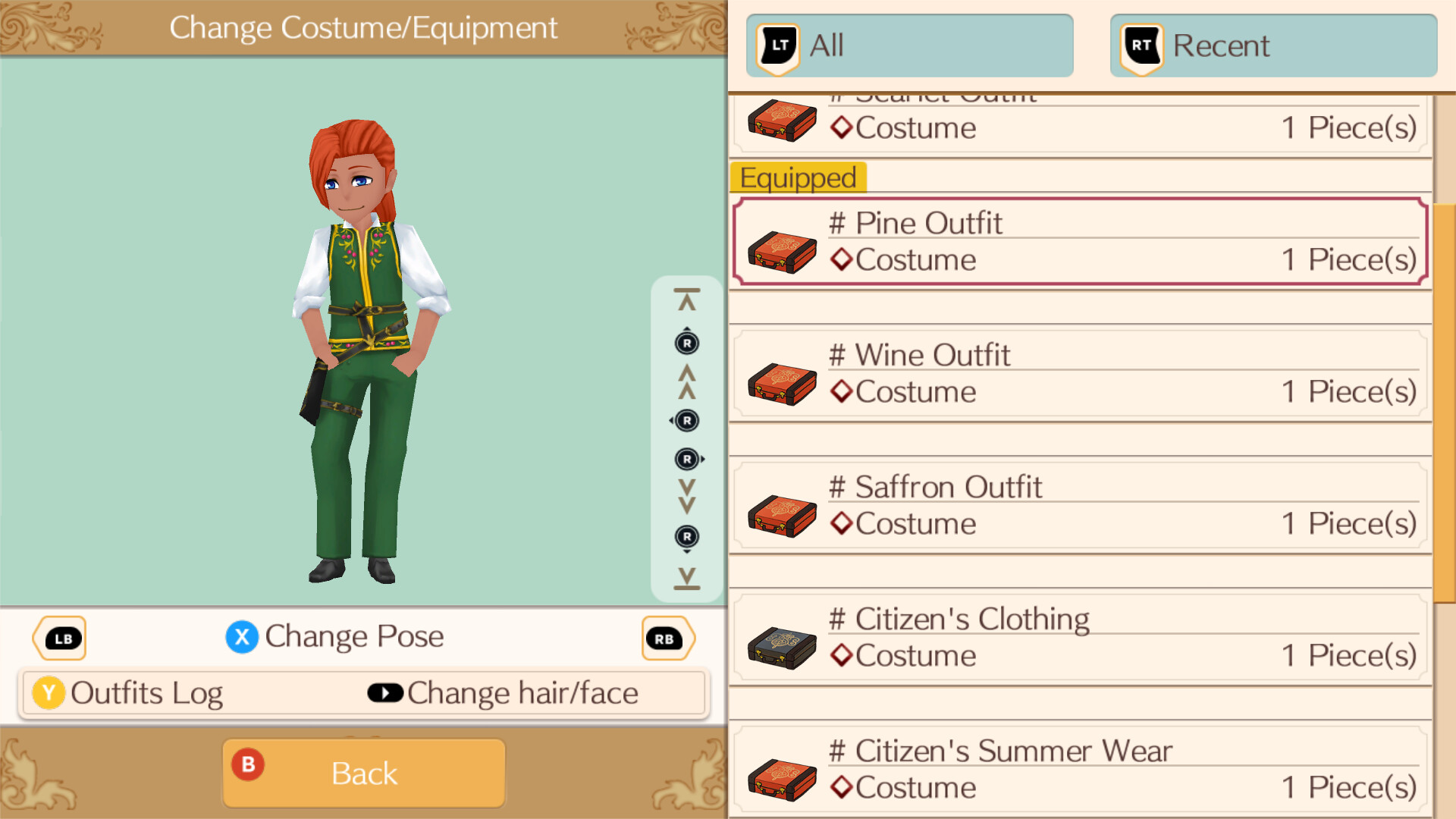The width and height of the screenshot is (1456, 819).
Task: Switch to the Recent tab
Action: pyautogui.click(x=1272, y=45)
